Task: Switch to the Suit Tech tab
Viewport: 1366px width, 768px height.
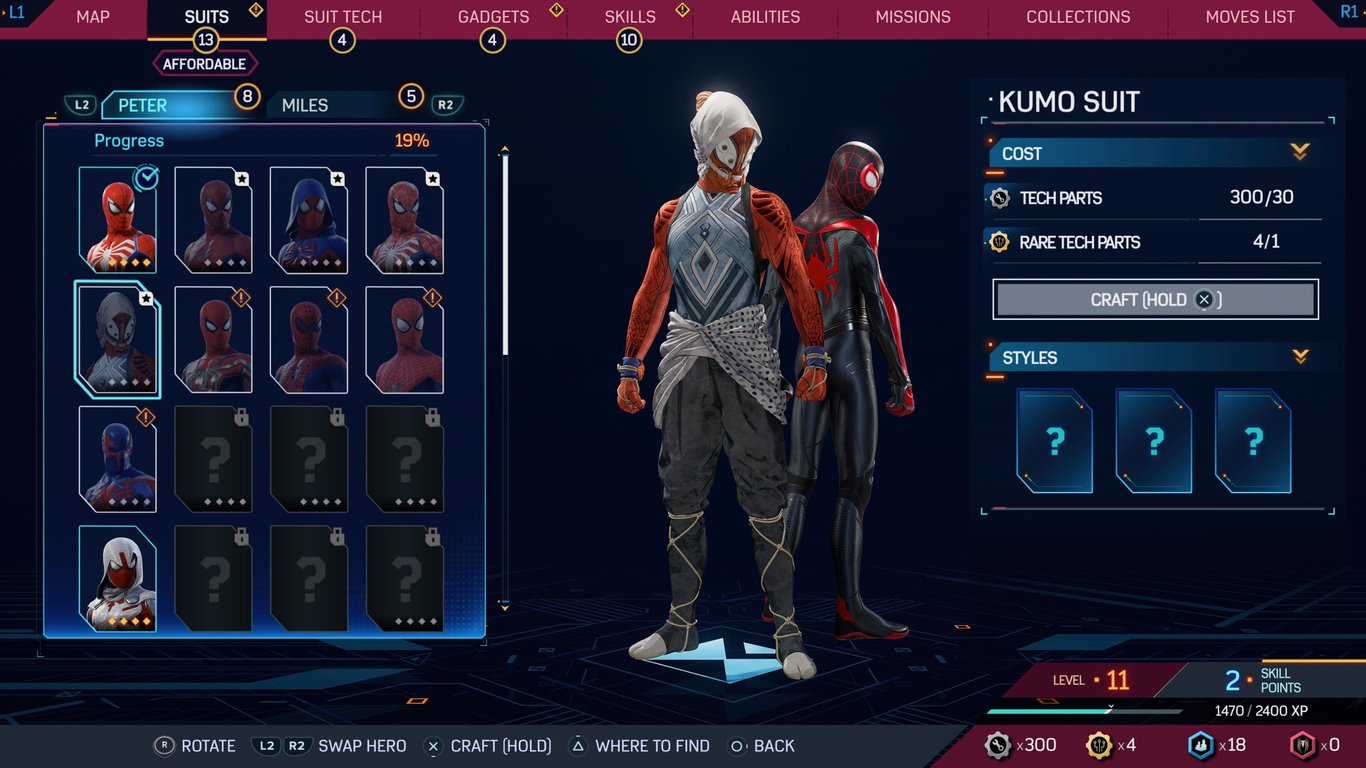Action: click(x=343, y=17)
